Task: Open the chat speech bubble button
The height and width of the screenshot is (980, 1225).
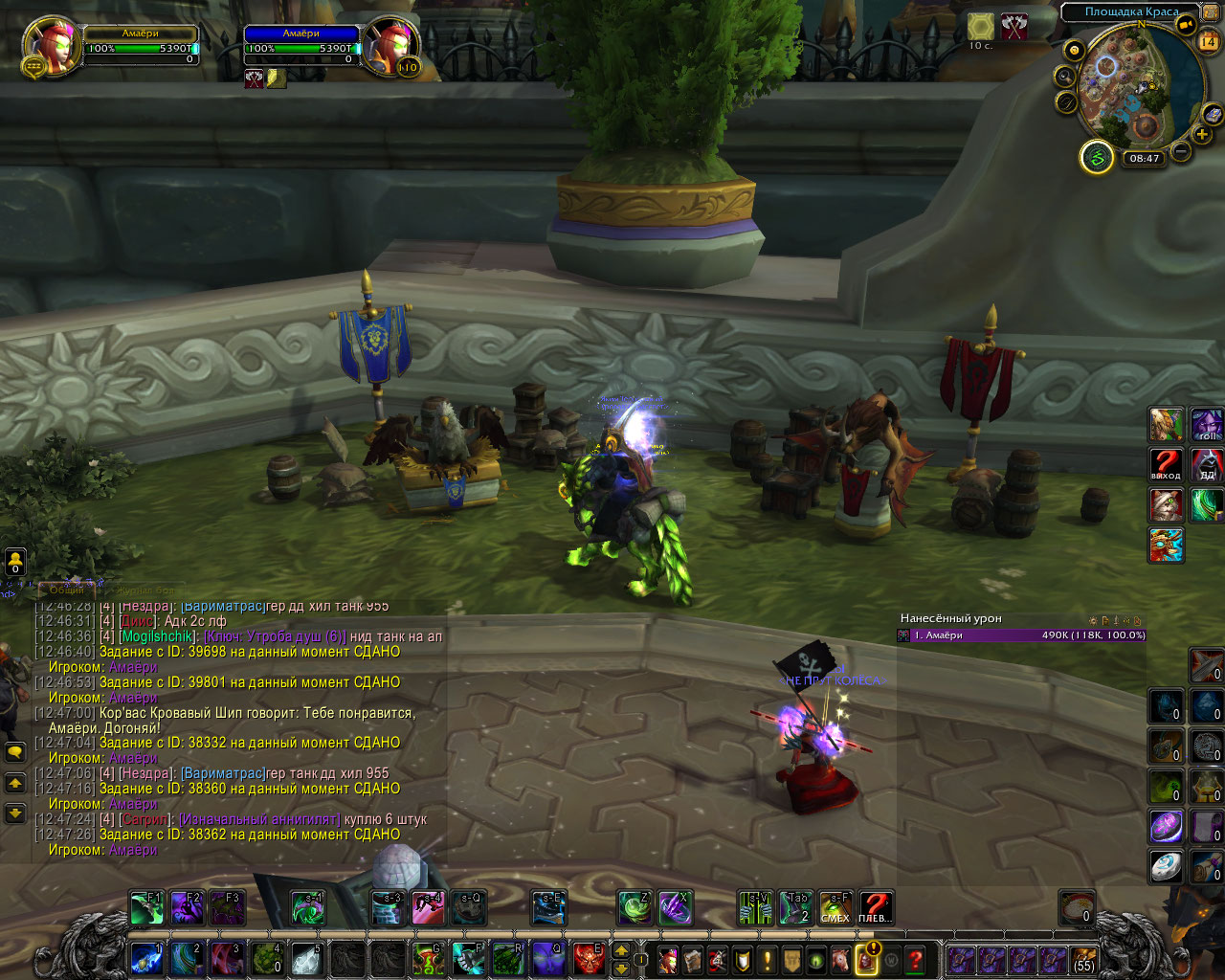Action: pyautogui.click(x=15, y=752)
